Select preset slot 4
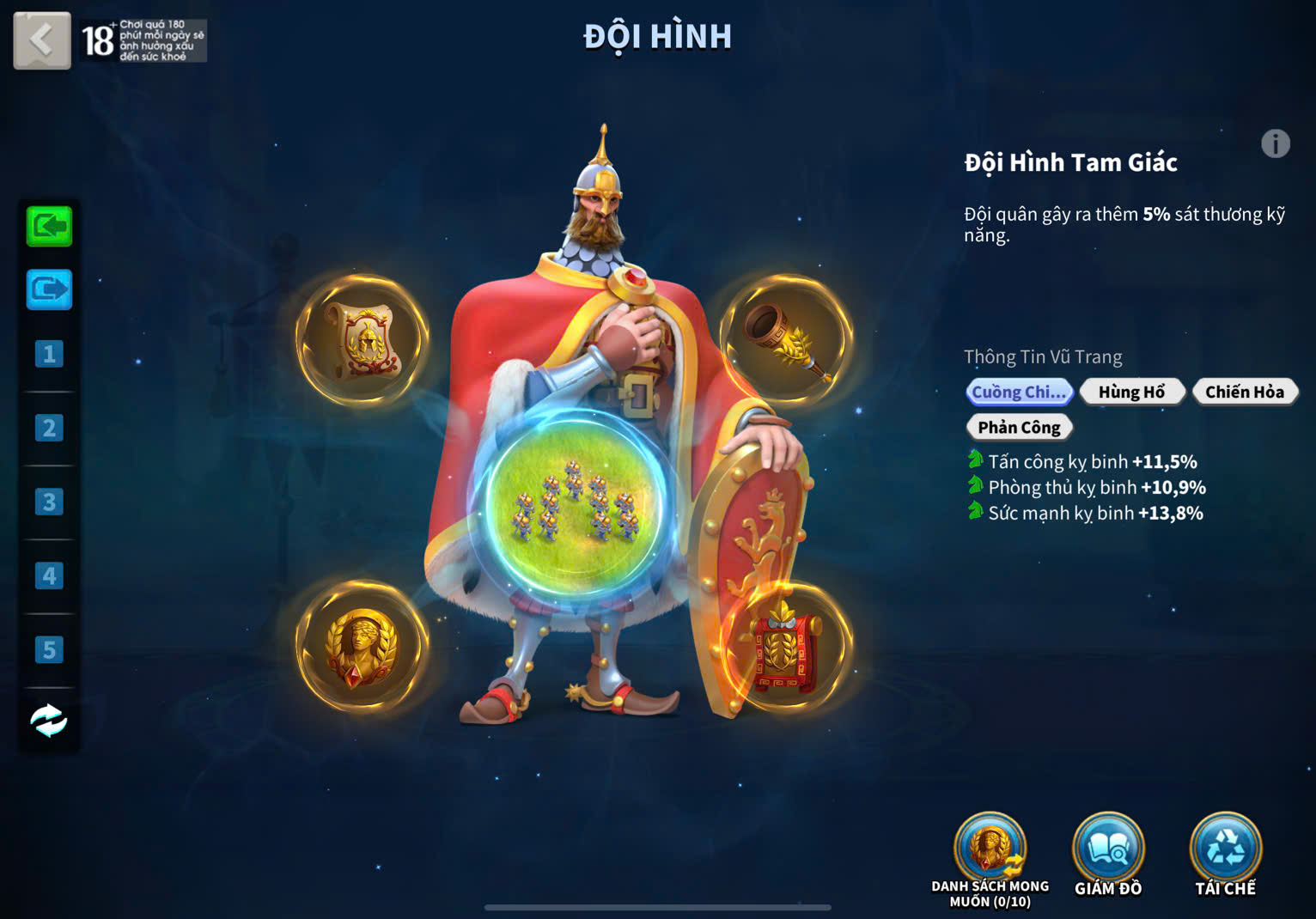 click(49, 575)
